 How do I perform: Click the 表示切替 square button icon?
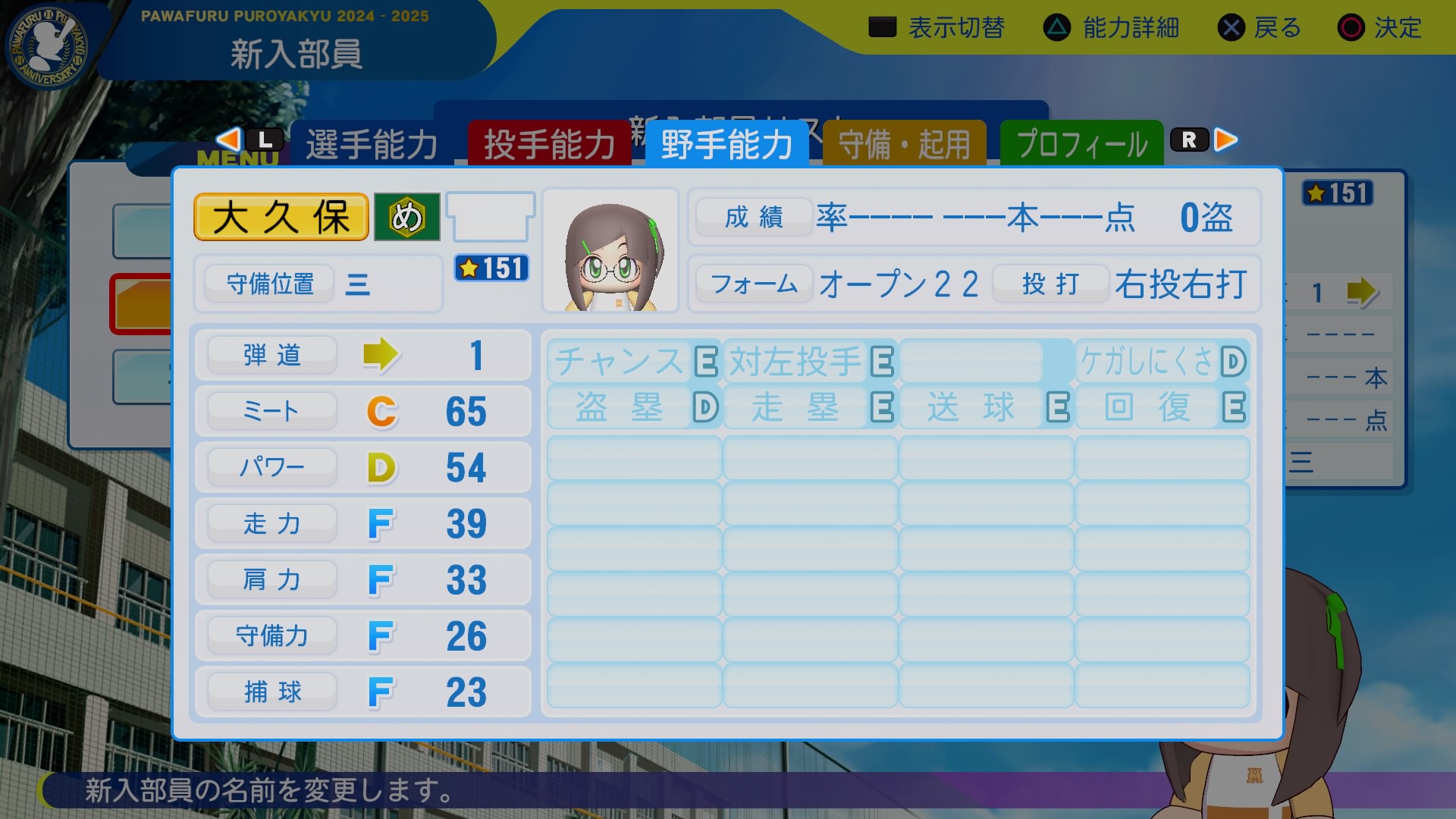(x=882, y=27)
